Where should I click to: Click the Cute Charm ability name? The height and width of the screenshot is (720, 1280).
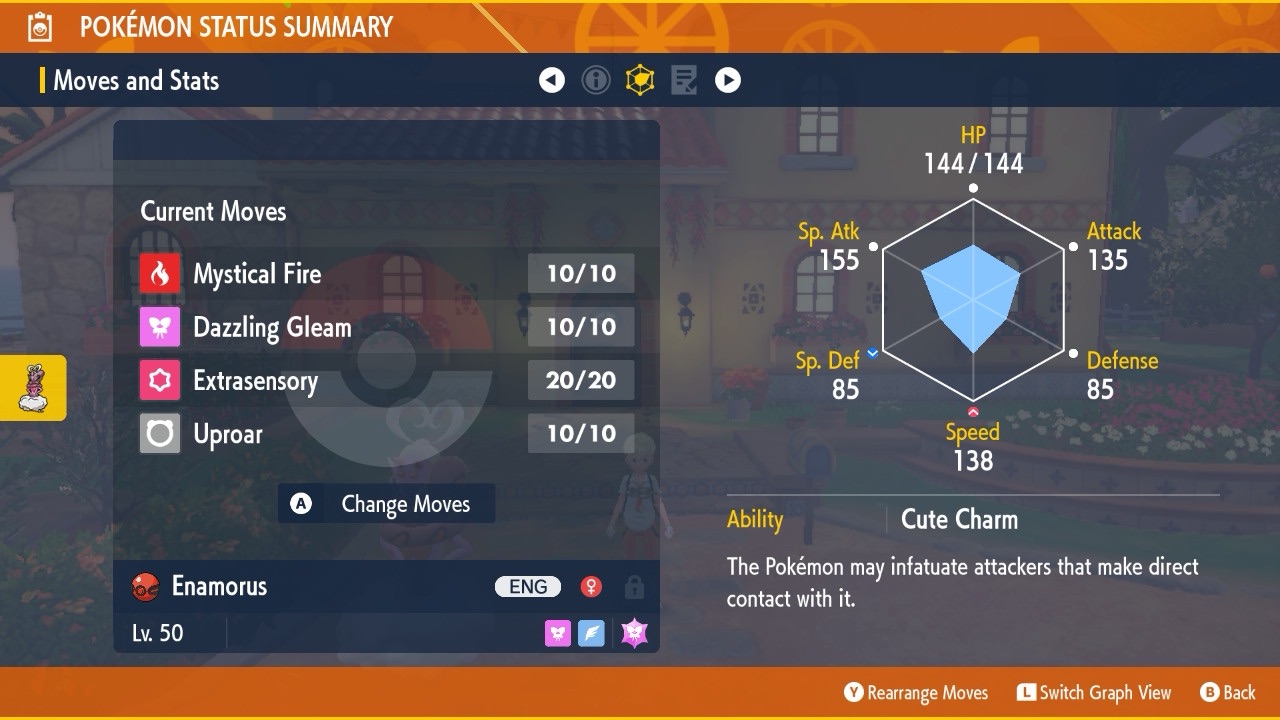[959, 519]
